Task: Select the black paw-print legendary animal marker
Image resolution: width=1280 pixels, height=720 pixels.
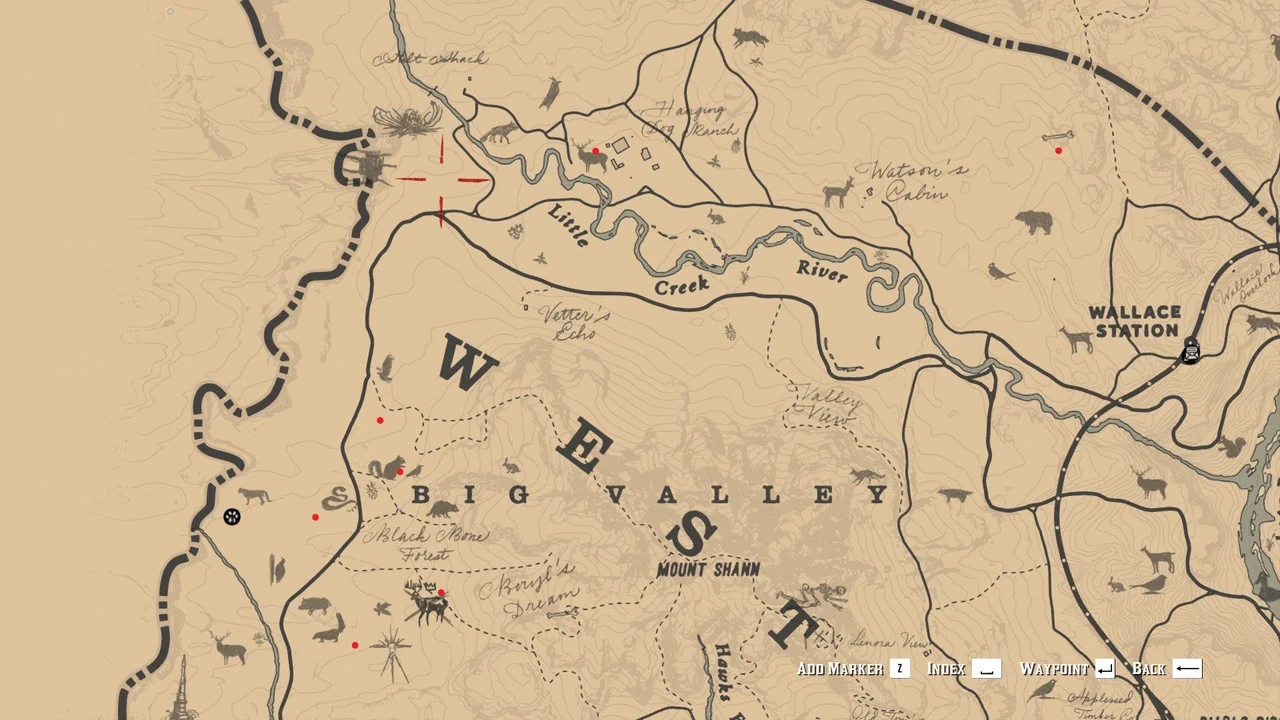Action: pos(232,516)
